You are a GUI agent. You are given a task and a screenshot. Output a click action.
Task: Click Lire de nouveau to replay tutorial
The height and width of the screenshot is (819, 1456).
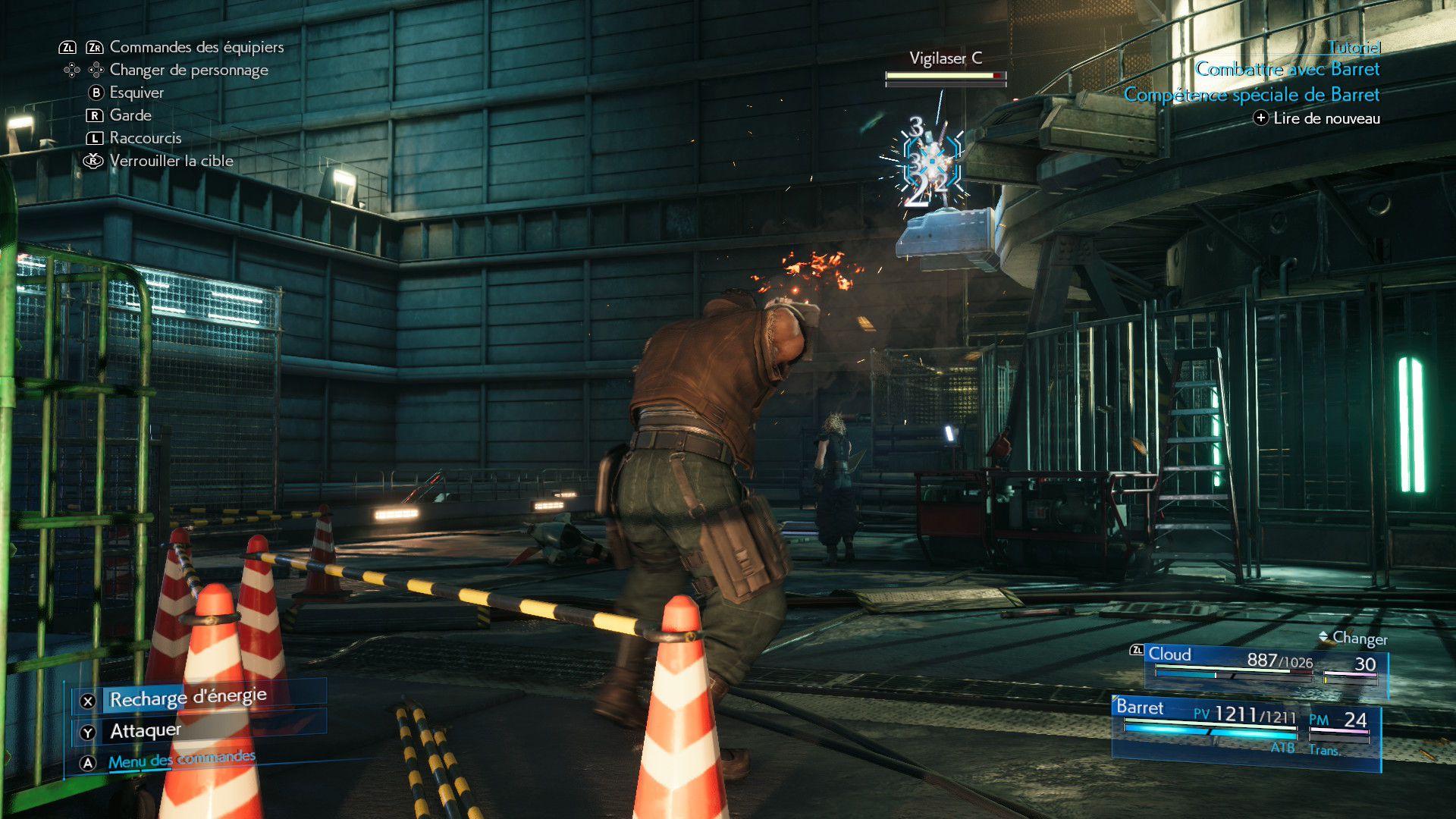point(1326,118)
